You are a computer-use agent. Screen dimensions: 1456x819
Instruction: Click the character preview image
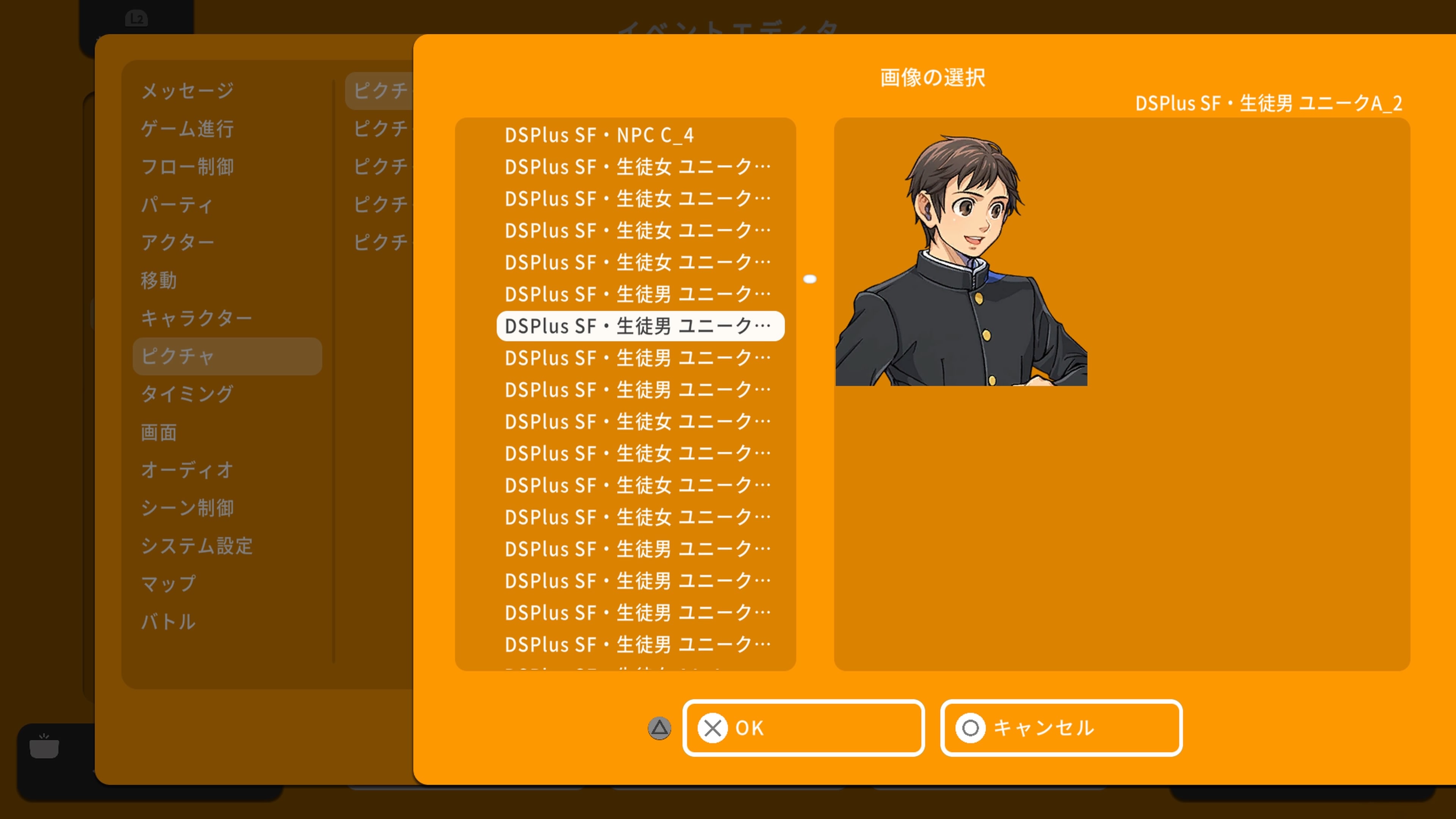(961, 254)
